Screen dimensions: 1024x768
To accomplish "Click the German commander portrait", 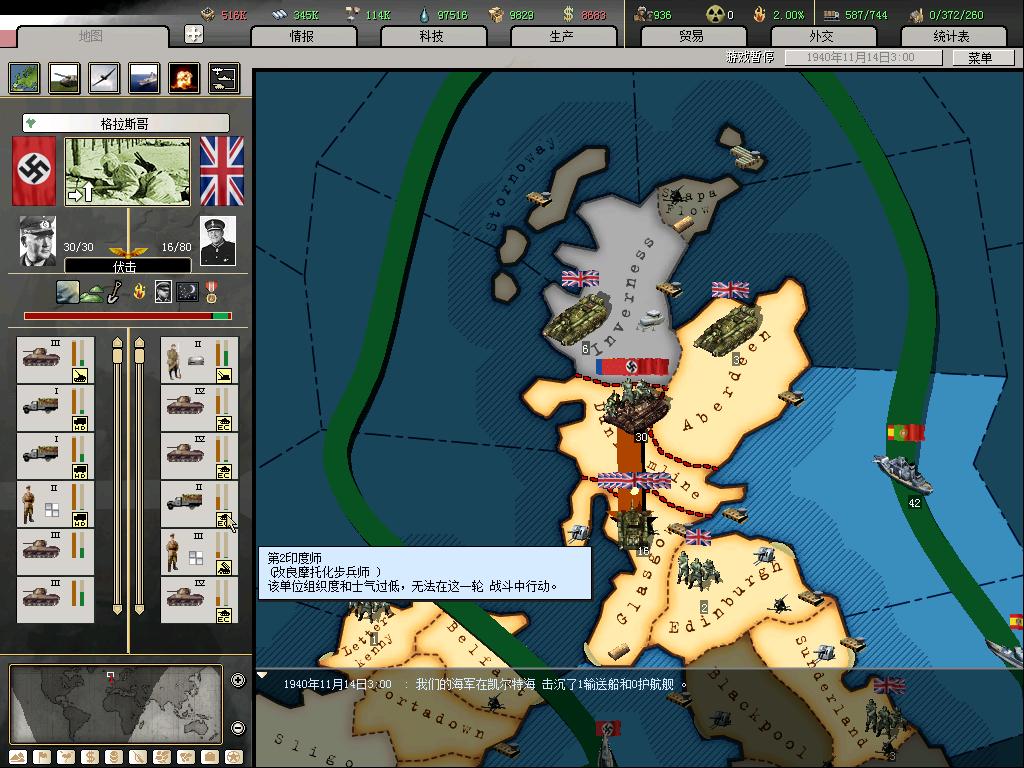I will [38, 241].
